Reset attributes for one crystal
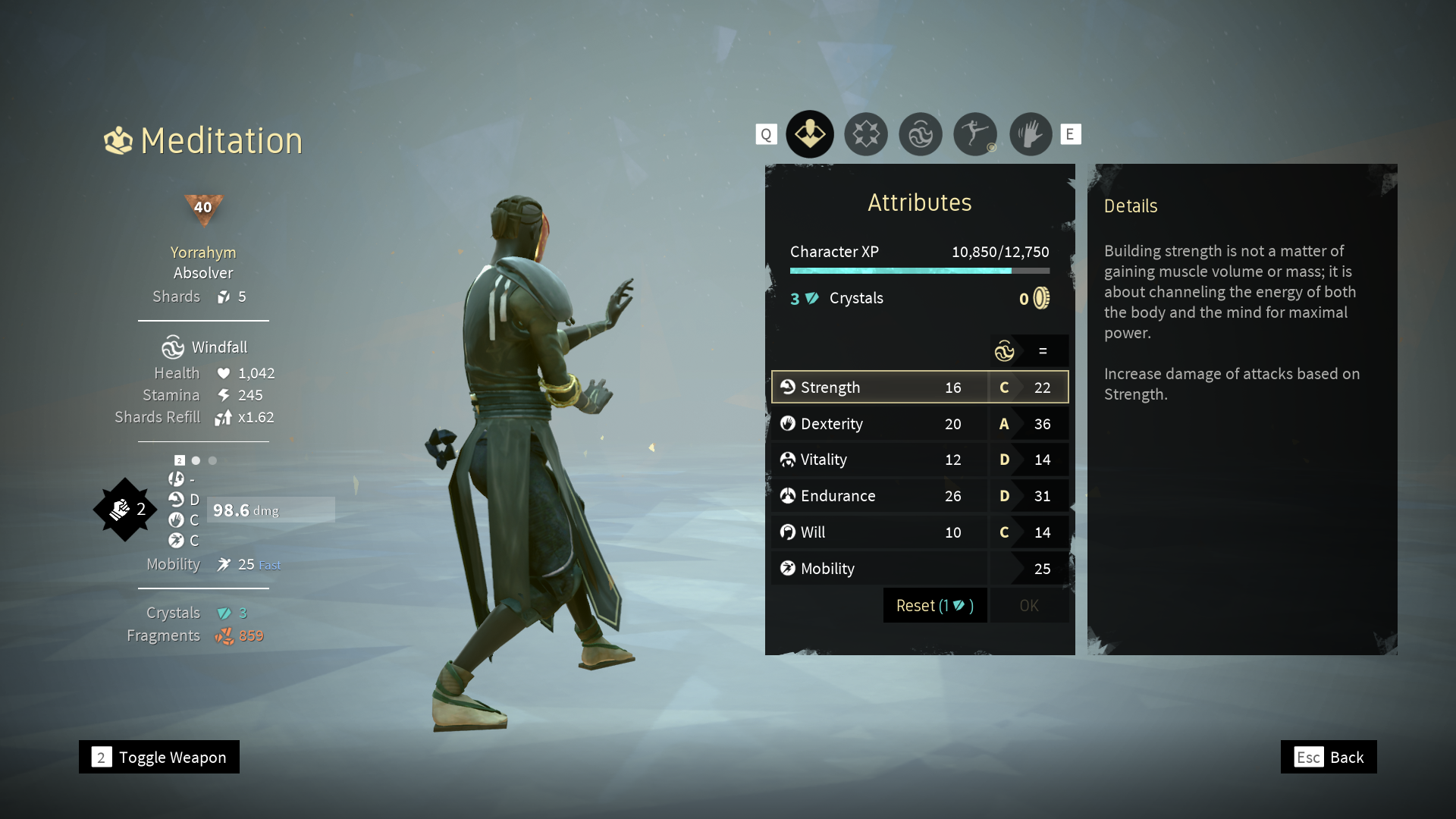 coord(934,606)
